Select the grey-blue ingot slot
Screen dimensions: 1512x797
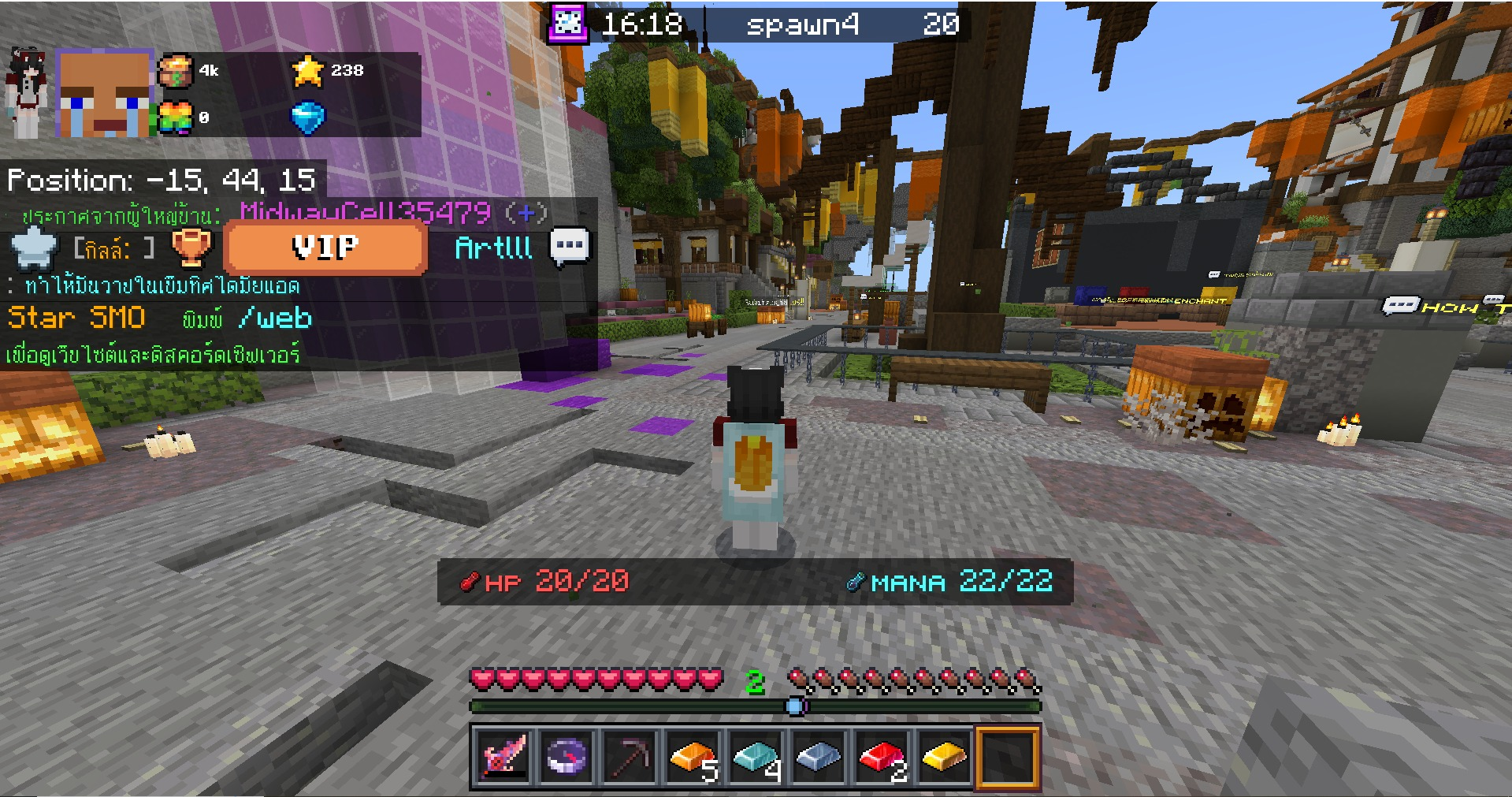coord(819,758)
